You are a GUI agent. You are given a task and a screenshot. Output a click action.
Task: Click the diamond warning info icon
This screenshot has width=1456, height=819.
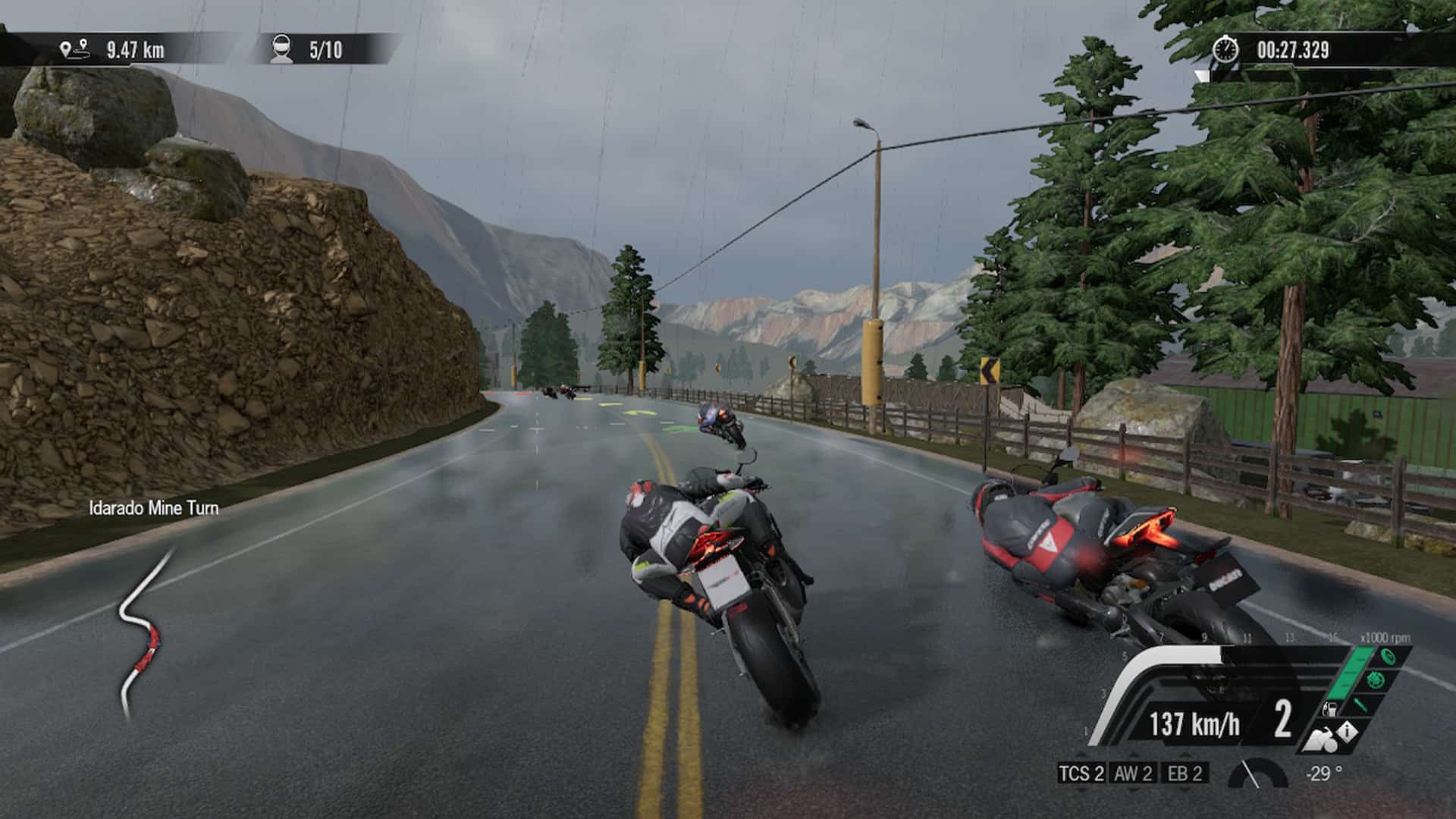tap(1348, 730)
